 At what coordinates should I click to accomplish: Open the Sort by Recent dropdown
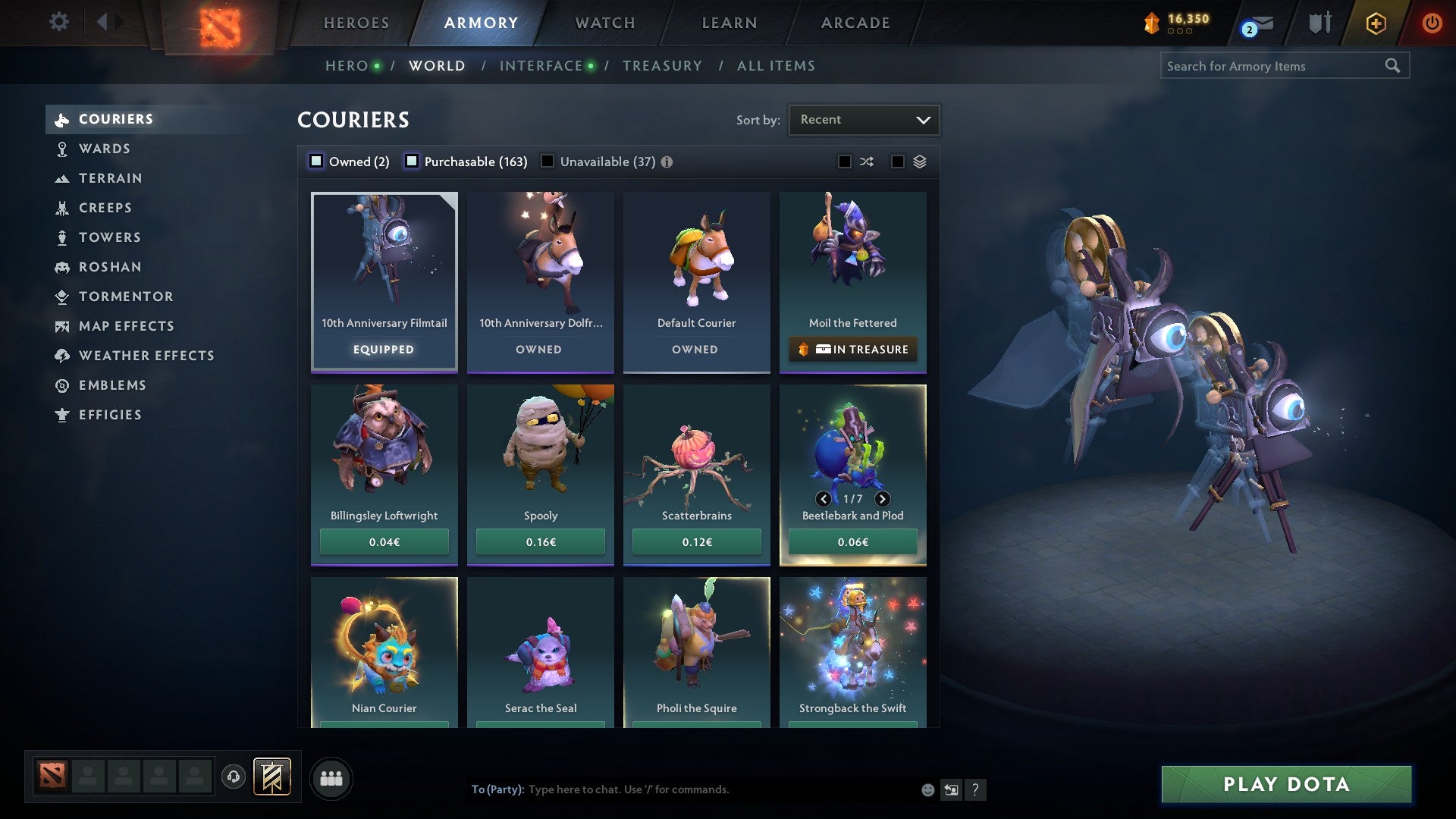coord(864,119)
